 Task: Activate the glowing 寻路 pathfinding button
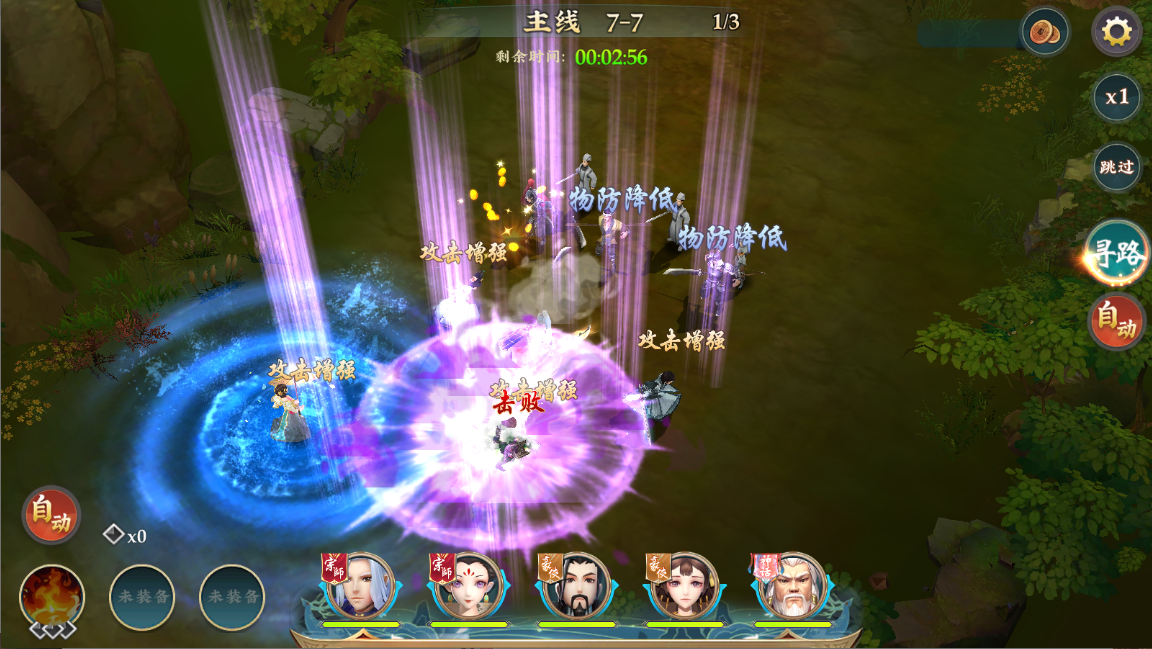[x=1117, y=254]
